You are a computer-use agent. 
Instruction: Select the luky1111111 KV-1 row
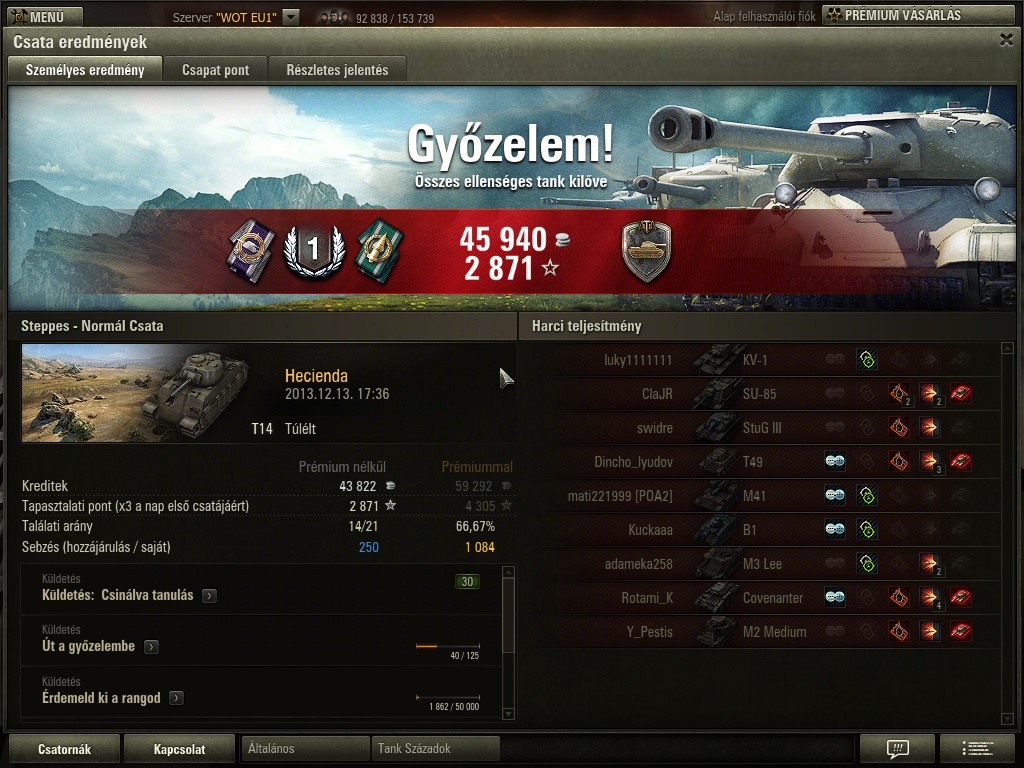tap(760, 360)
